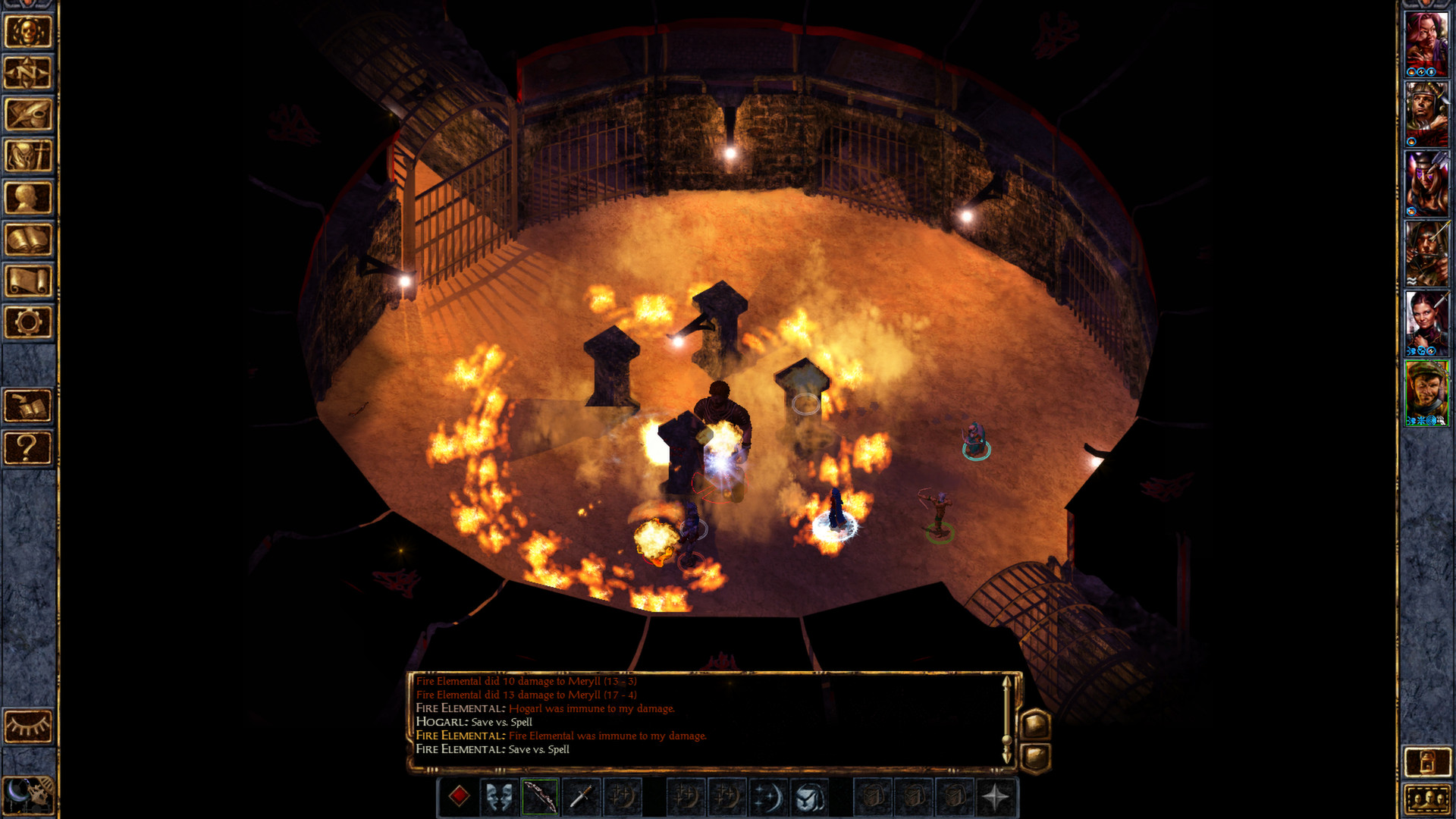Open the quest journal
This screenshot has width=1456, height=819.
point(28,114)
